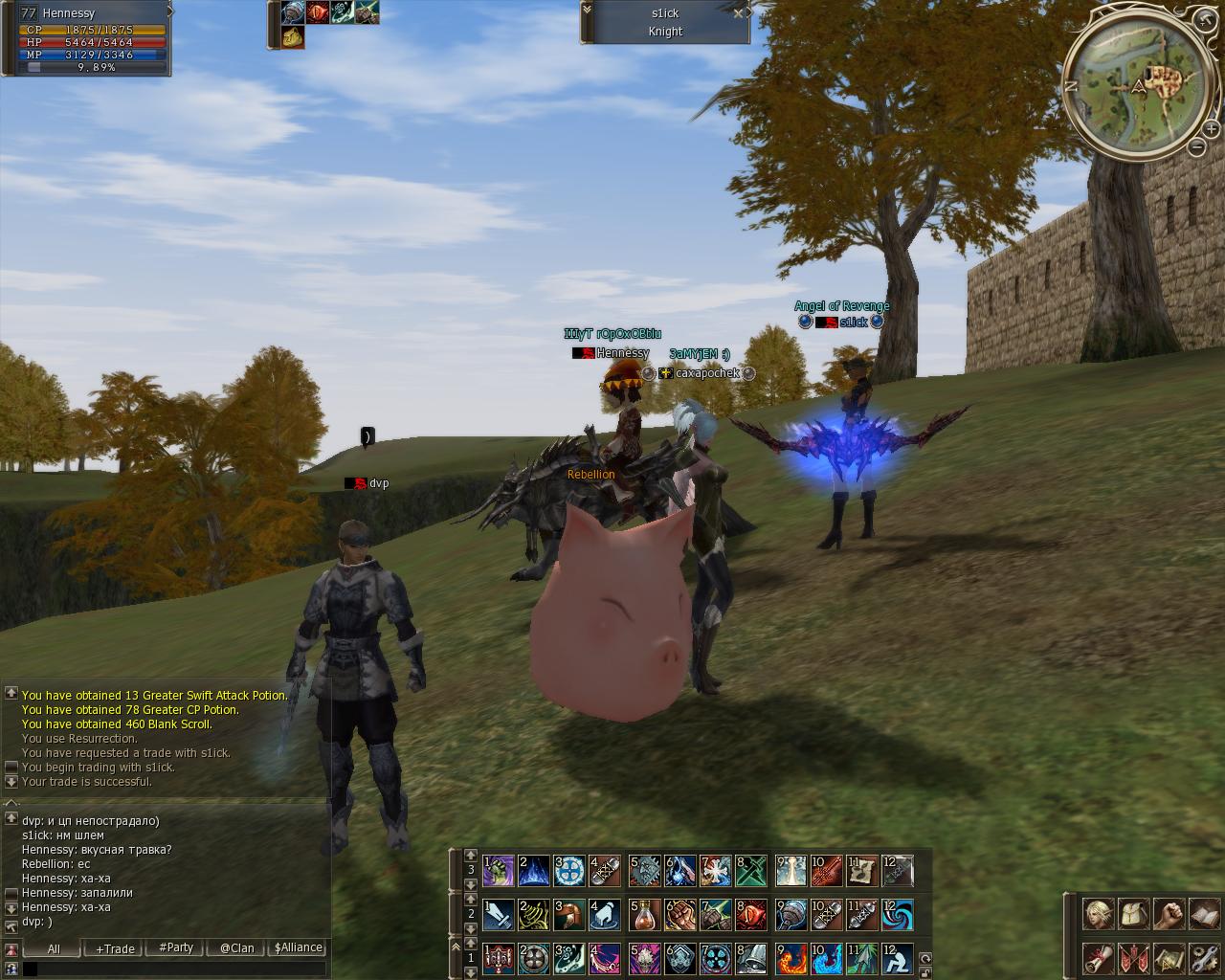1225x980 pixels.
Task: Open the skills spellbook icon
Action: [x=1203, y=914]
